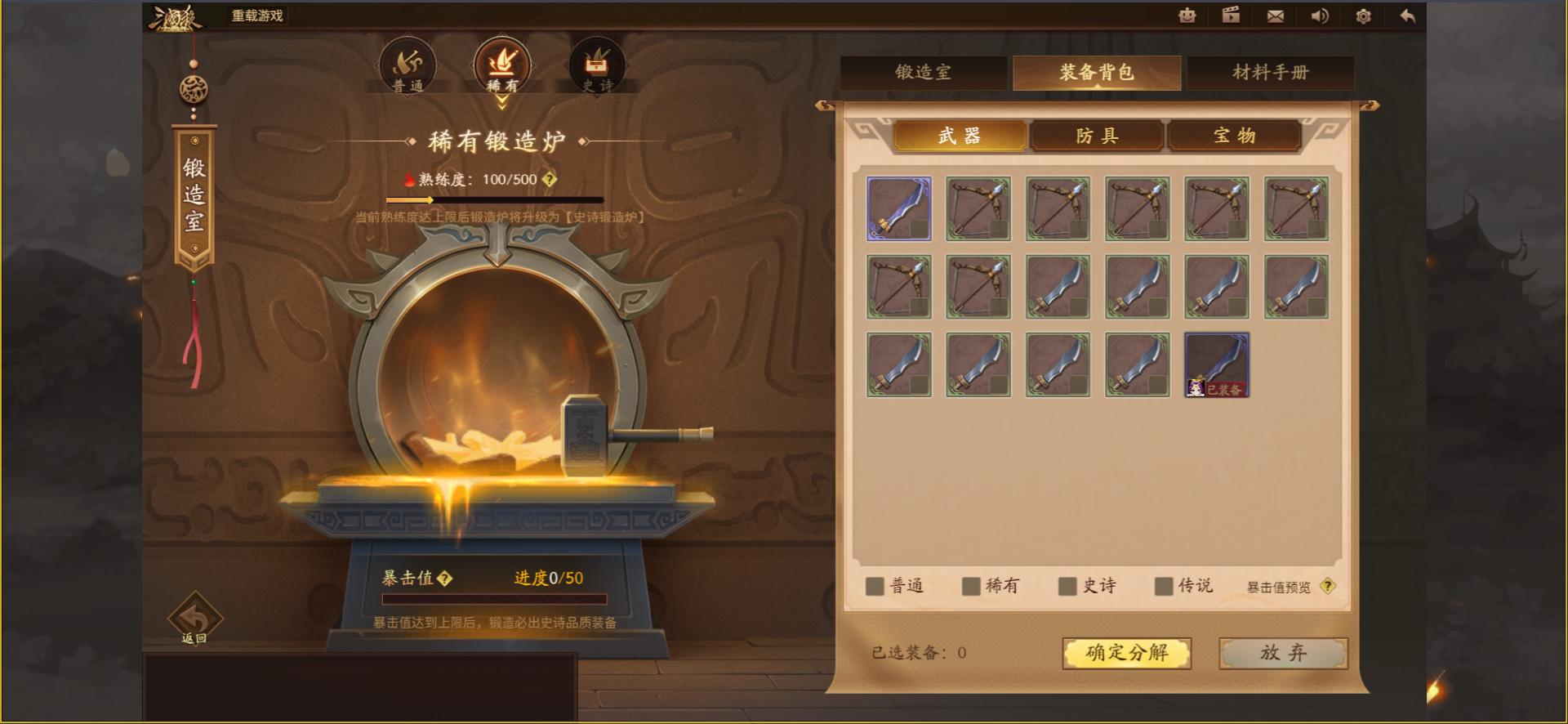Viewport: 1568px width, 724px height.
Task: Select the equipped sword marked 已装备
Action: (x=1214, y=364)
